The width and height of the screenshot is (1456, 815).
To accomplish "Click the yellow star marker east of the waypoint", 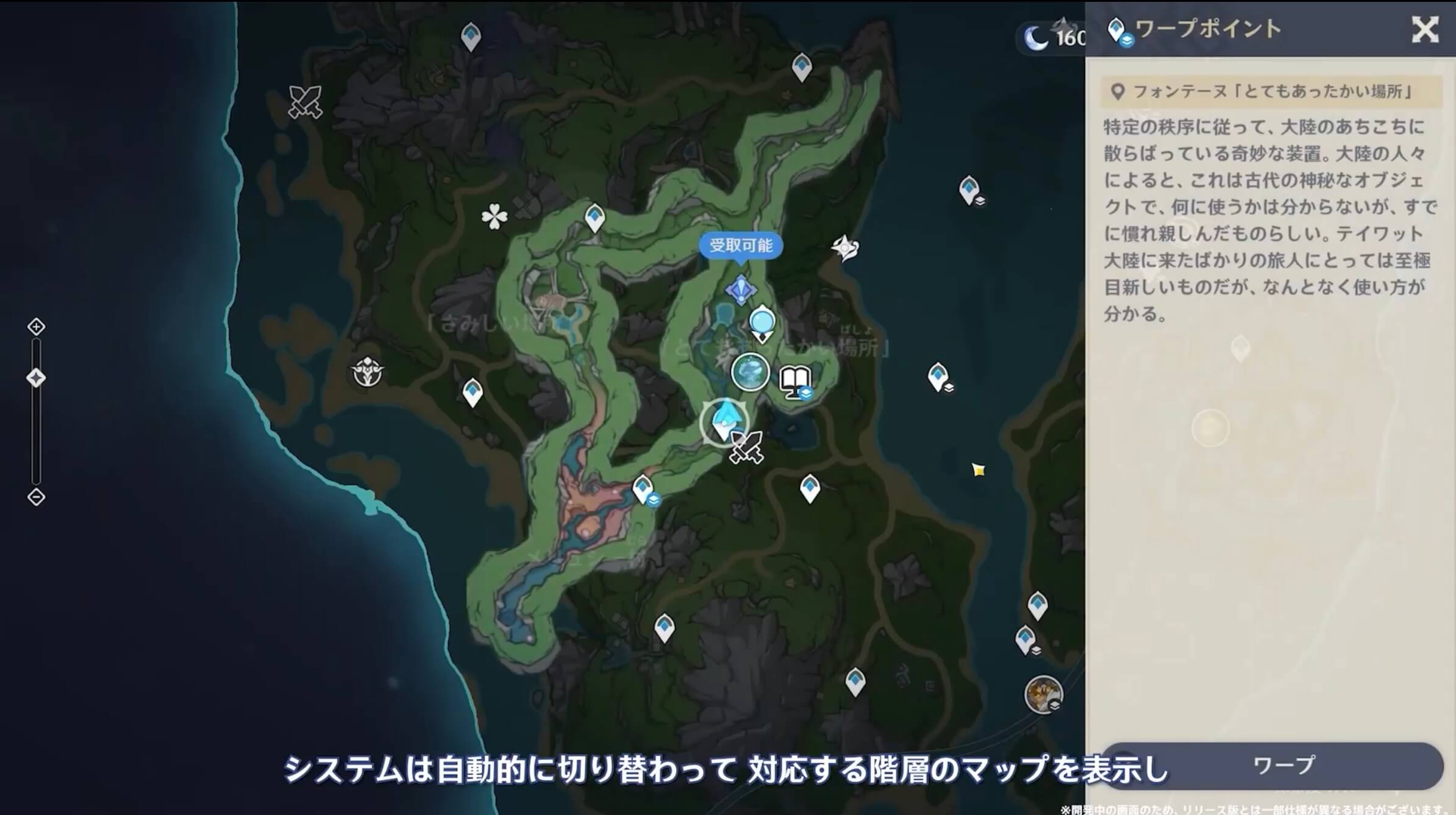I will [980, 471].
